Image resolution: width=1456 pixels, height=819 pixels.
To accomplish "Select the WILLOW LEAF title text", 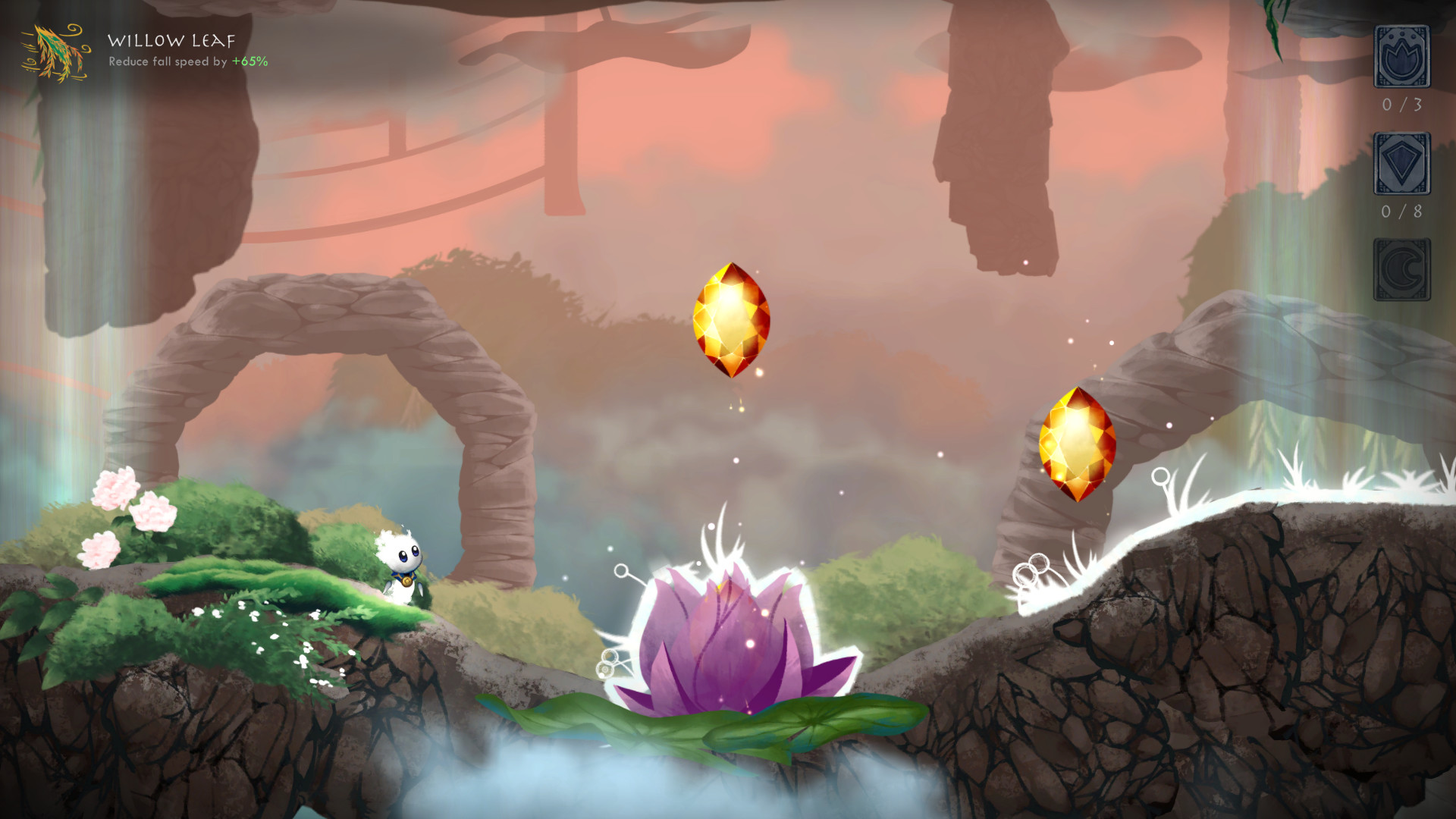I will [x=170, y=42].
